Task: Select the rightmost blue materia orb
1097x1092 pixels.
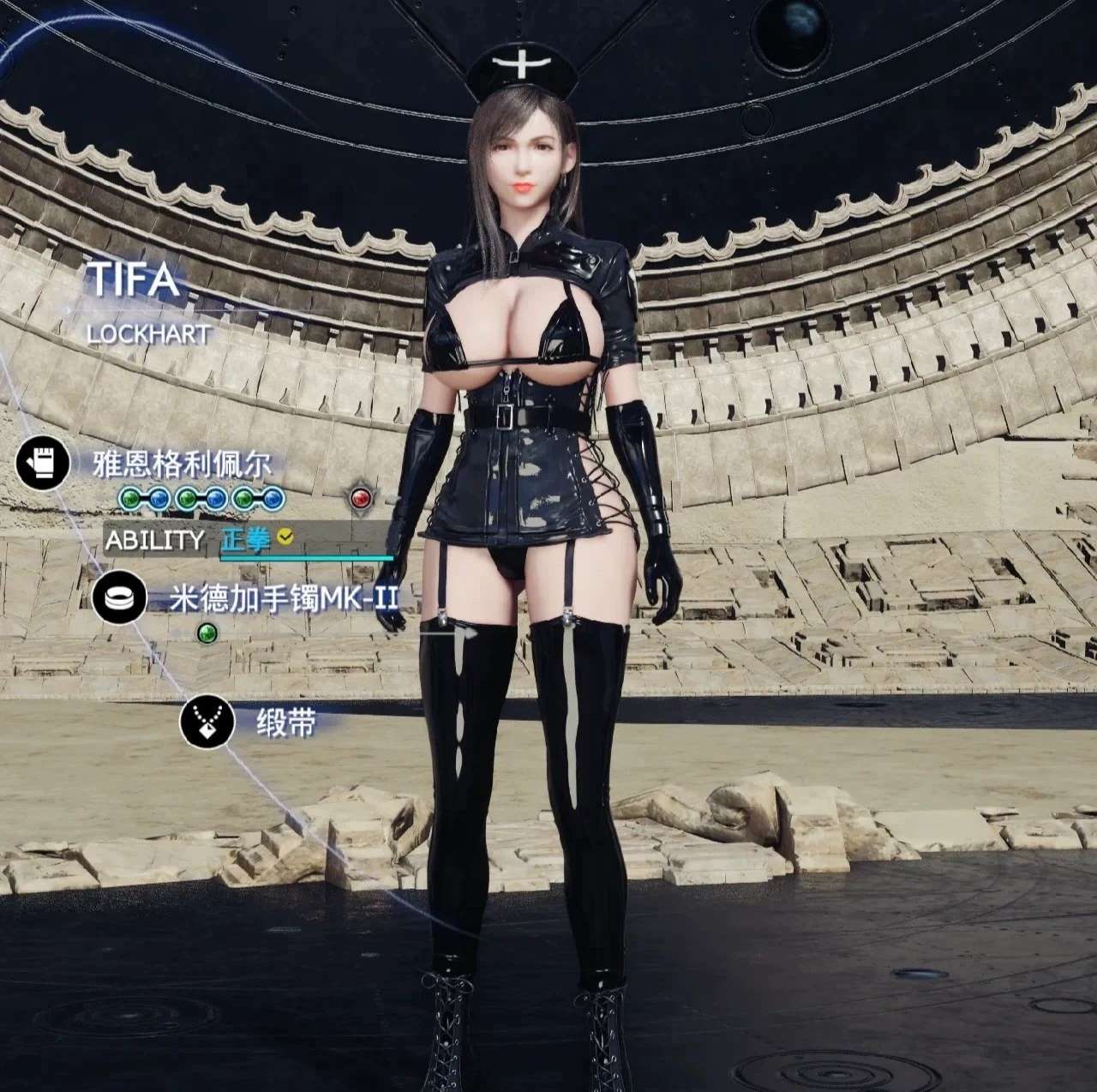Action: (272, 498)
